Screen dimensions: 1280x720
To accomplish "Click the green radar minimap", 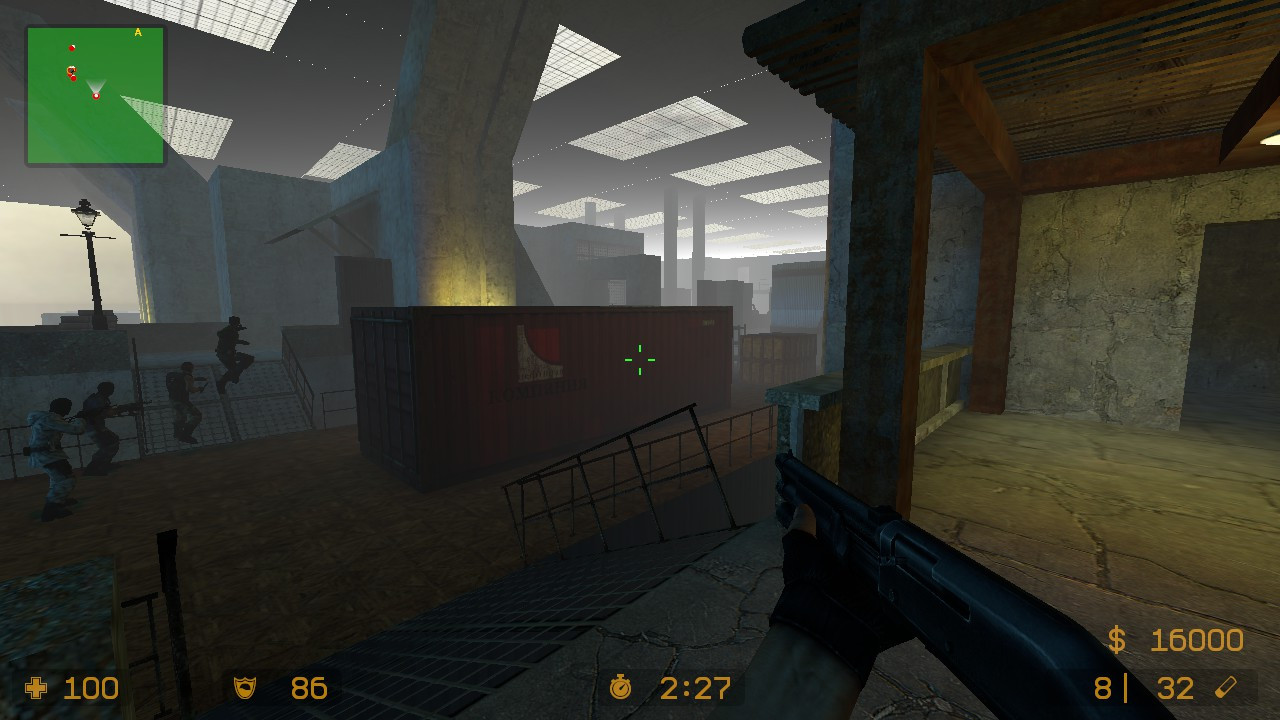I will (95, 95).
